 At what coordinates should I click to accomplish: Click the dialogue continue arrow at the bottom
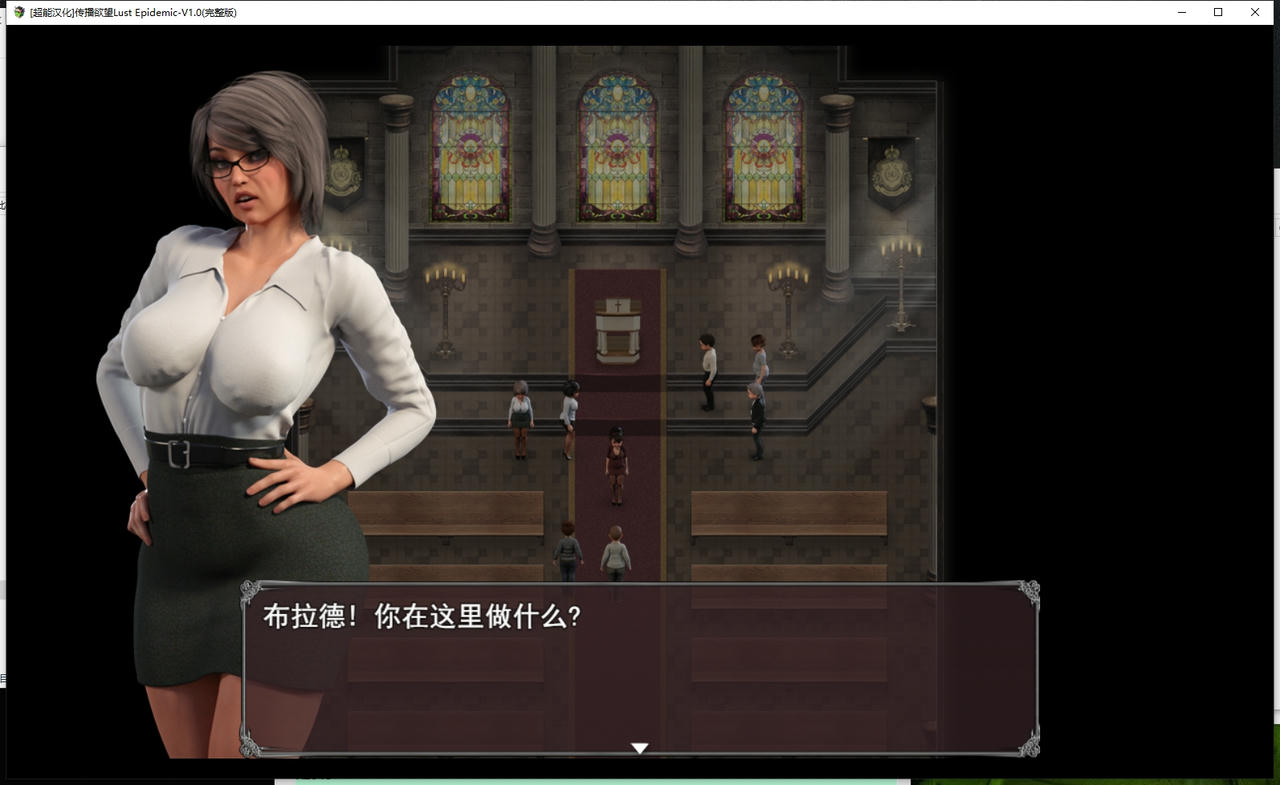tap(639, 747)
